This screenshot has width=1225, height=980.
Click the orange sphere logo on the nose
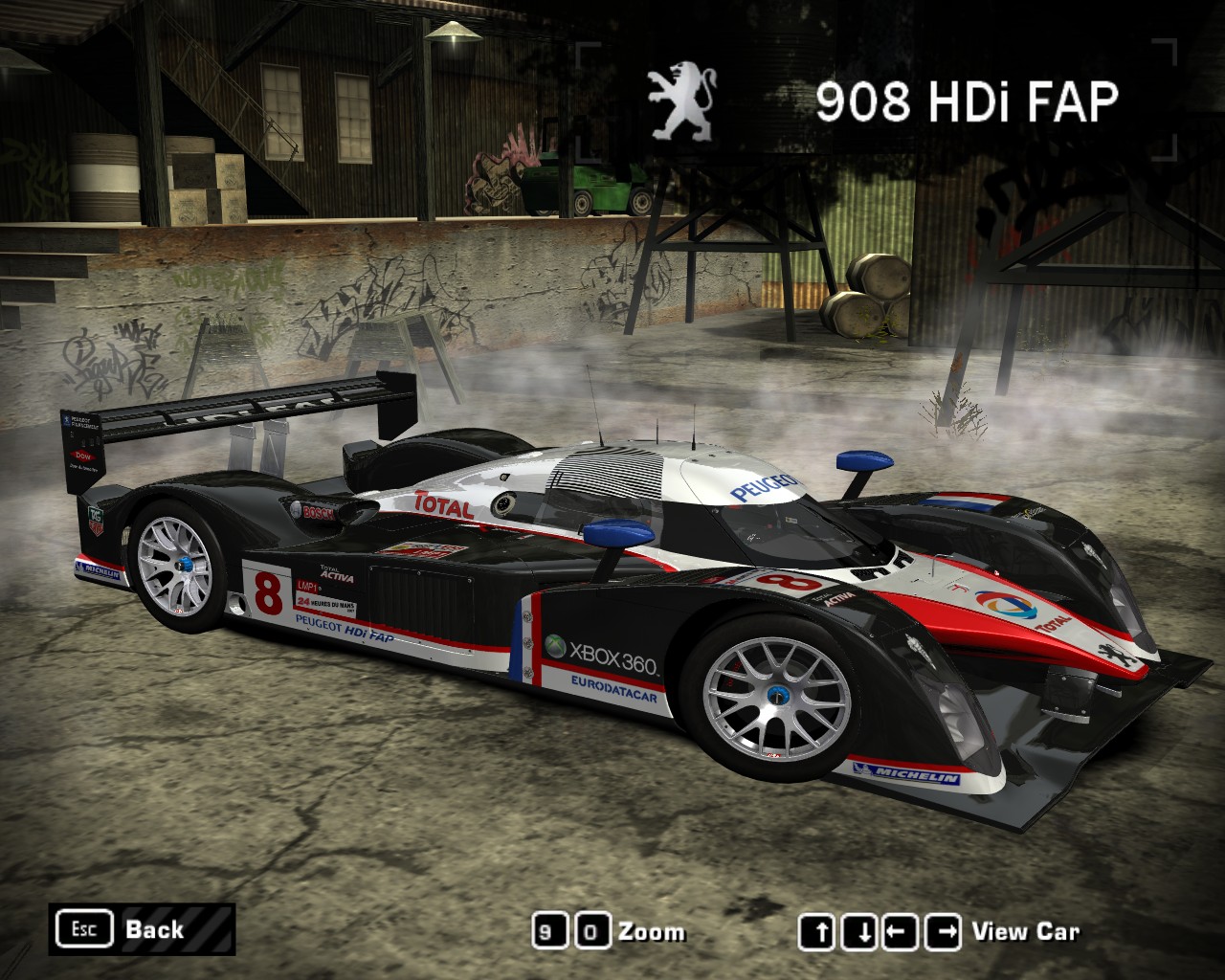tap(1005, 605)
